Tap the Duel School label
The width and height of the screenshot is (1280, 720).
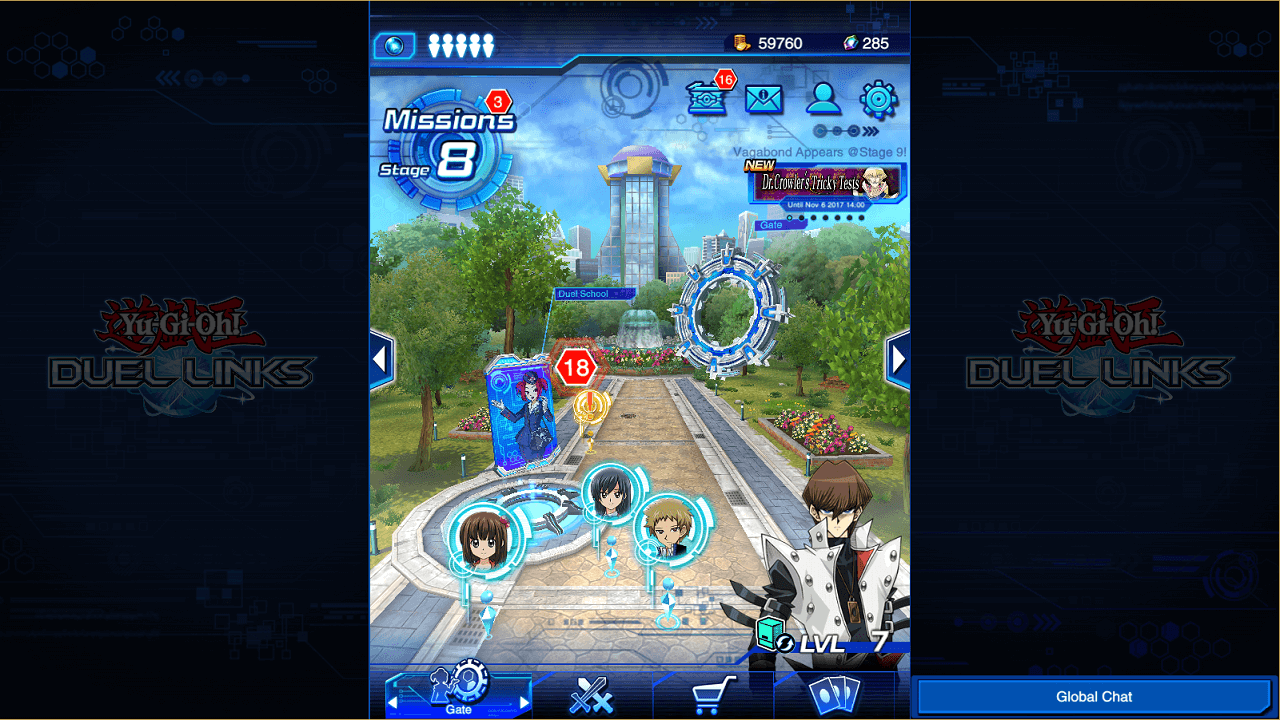tap(594, 294)
